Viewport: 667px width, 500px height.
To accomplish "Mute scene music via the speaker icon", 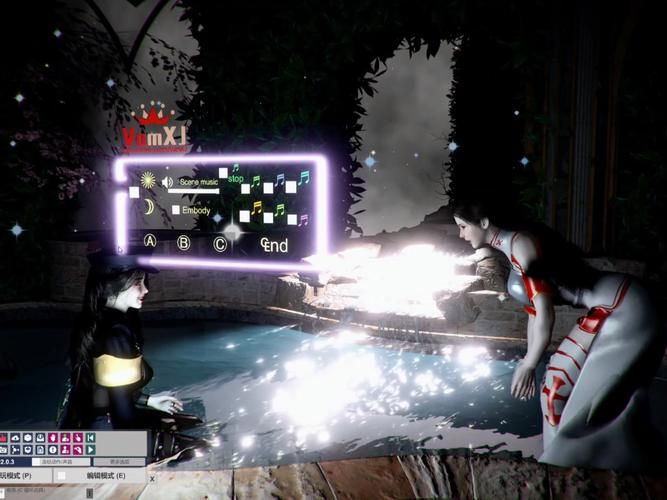I will coord(167,182).
